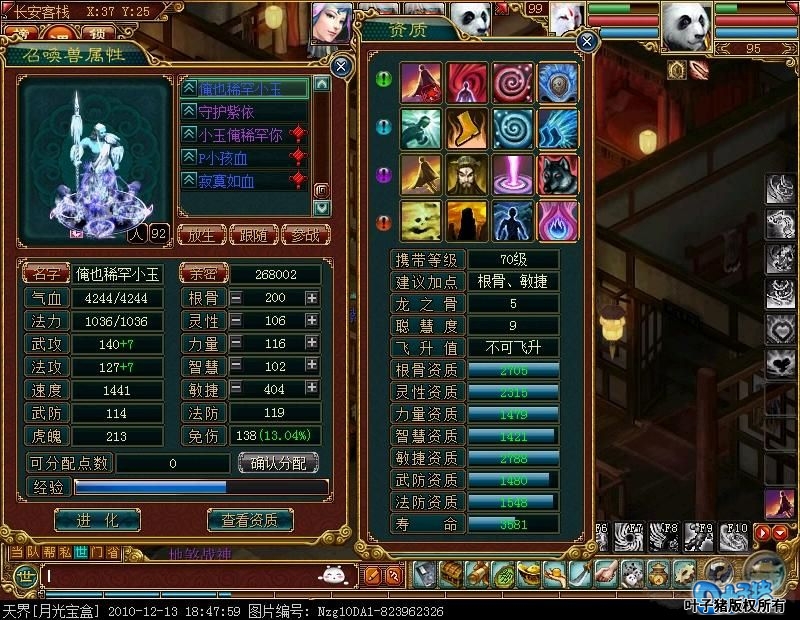Click the 跟随 follow button
This screenshot has height=620, width=800.
point(253,236)
